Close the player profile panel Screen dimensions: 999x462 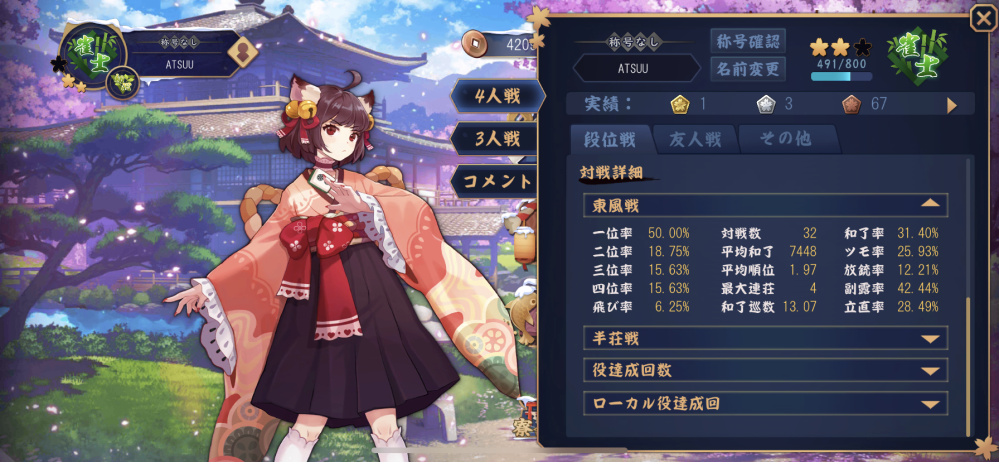pos(982,20)
